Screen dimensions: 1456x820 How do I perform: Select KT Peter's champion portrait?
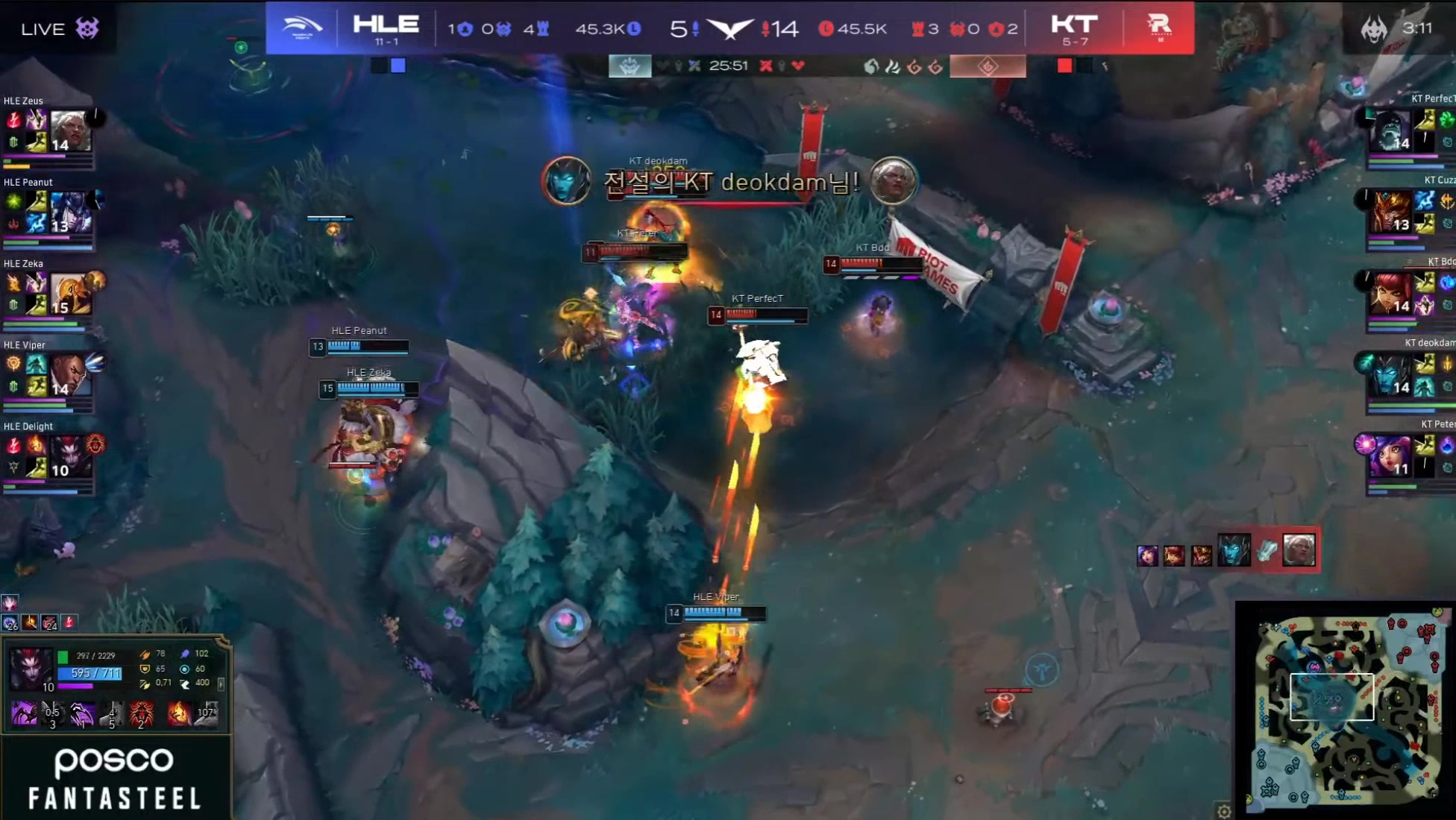tap(1390, 456)
